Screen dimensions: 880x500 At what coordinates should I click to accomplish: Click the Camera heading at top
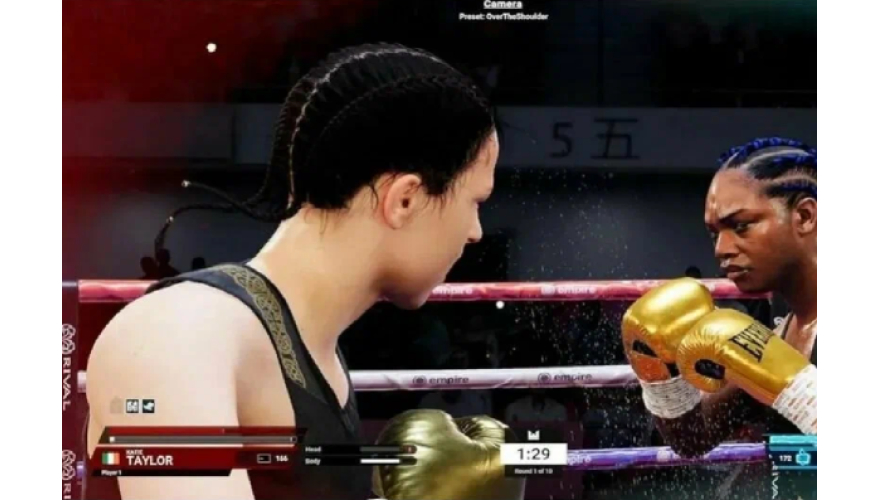click(x=502, y=5)
